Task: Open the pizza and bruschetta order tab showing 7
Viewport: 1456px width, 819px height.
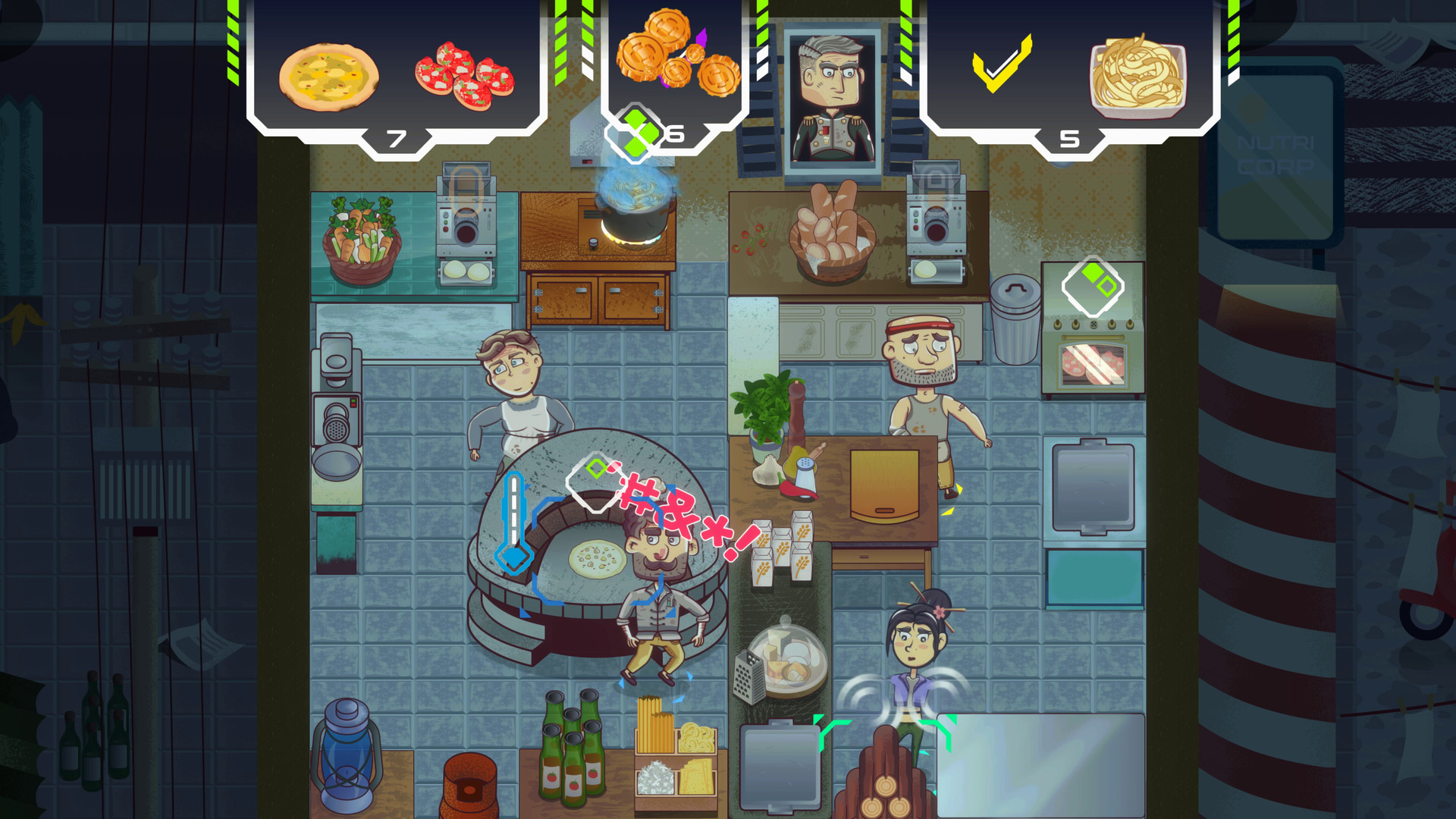Action: pyautogui.click(x=394, y=139)
